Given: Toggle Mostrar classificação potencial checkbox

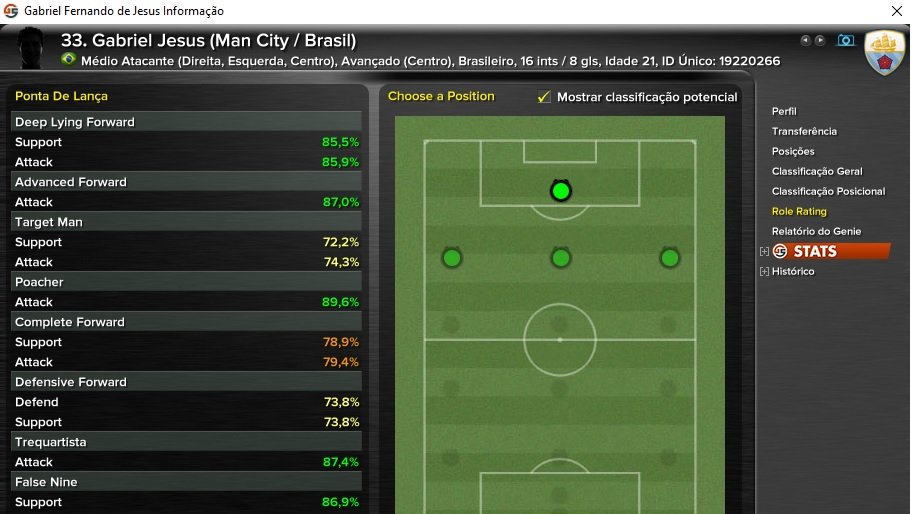Looking at the screenshot, I should coord(544,97).
